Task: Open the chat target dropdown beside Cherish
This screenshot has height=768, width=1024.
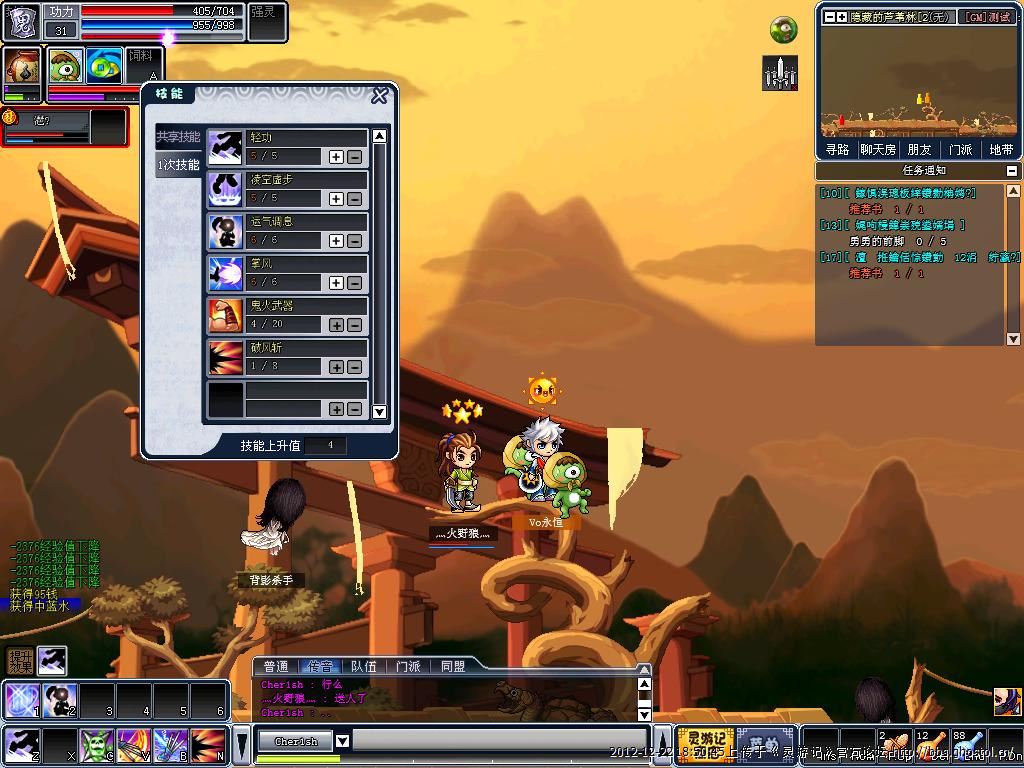Action: [x=342, y=741]
